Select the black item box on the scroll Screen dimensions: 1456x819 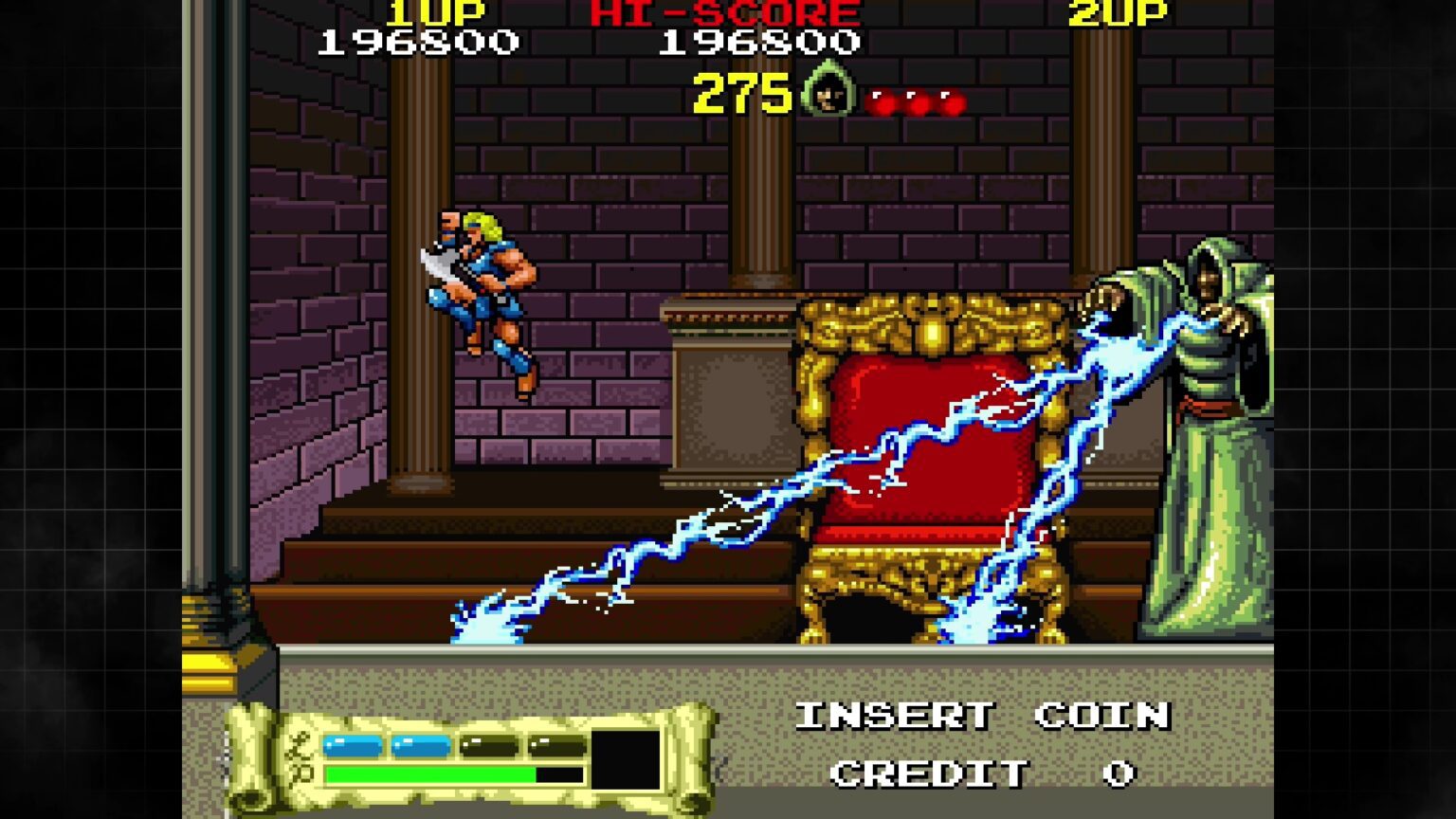coord(626,759)
